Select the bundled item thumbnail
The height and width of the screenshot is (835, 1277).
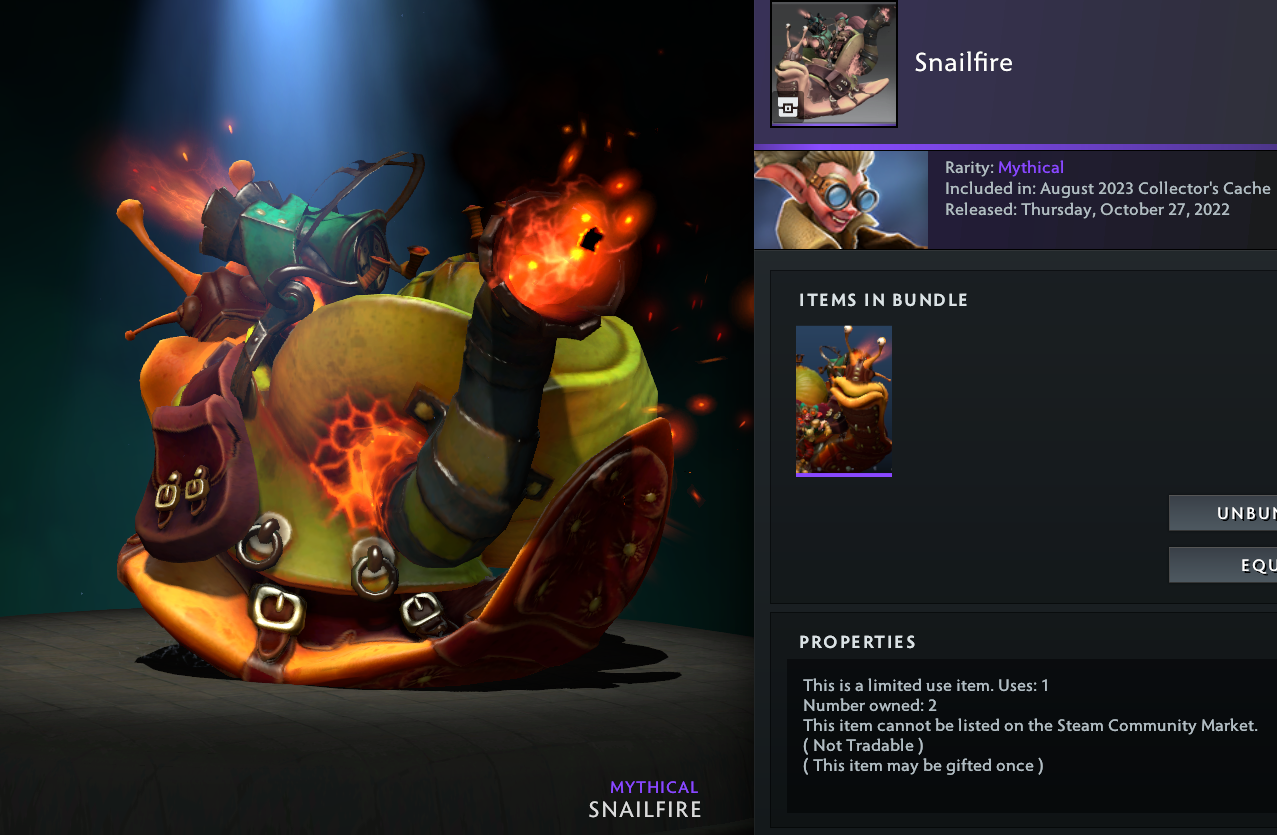844,400
